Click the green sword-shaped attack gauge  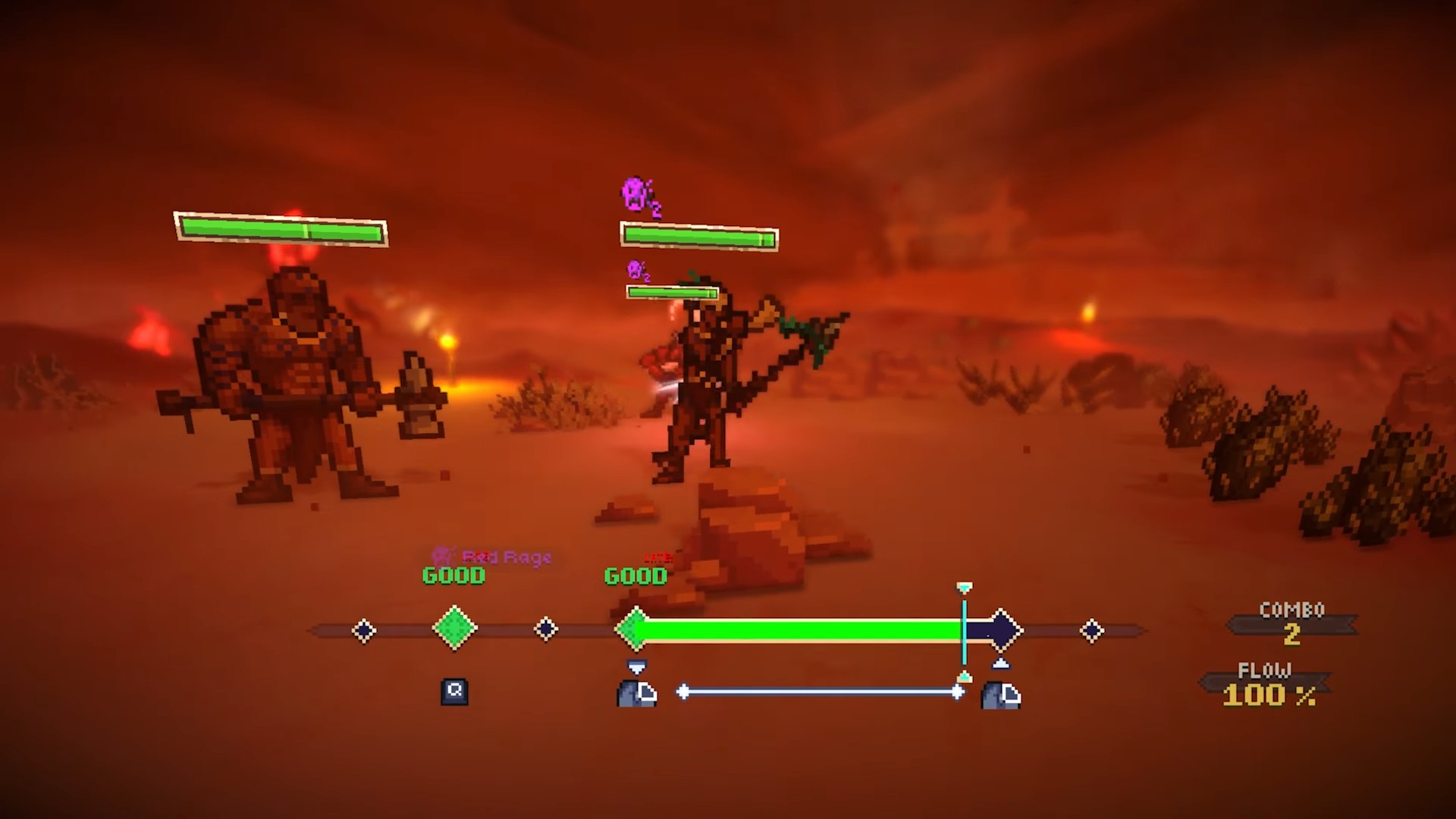coord(796,629)
